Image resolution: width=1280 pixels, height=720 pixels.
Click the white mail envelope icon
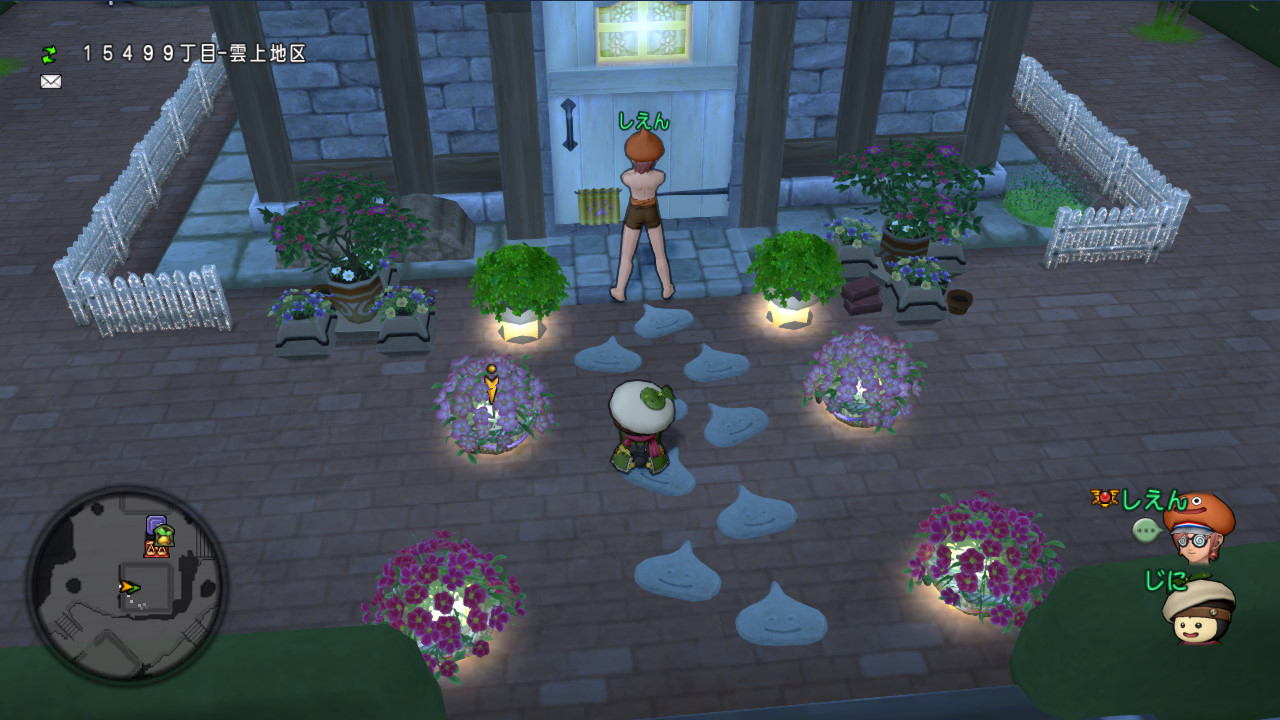(51, 82)
